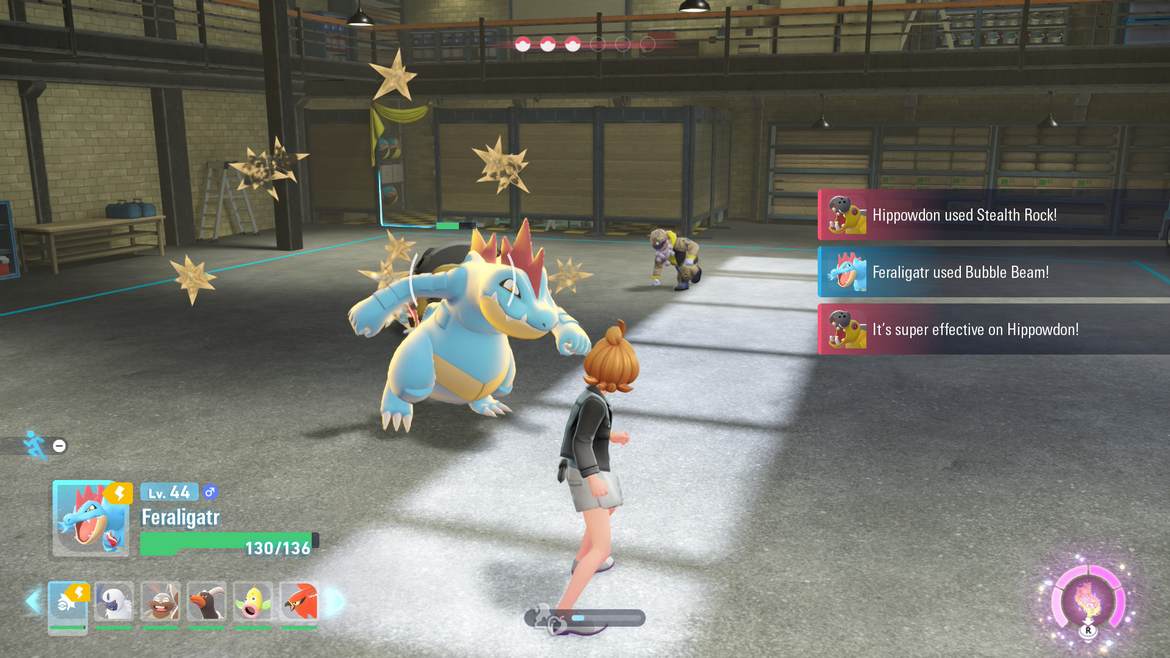Click the right arrow of the party bar
The height and width of the screenshot is (658, 1170).
pos(334,601)
